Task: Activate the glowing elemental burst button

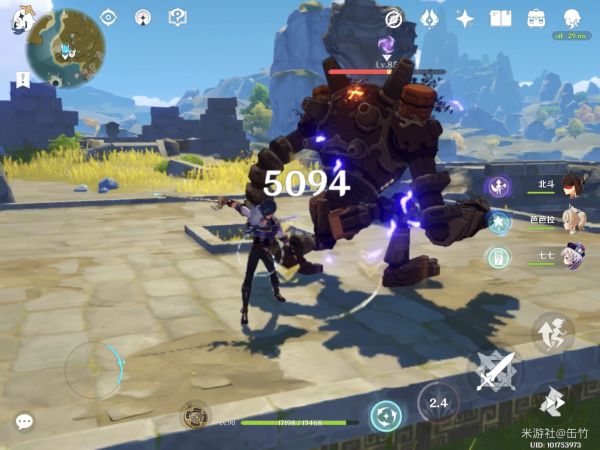Action: 386,415
